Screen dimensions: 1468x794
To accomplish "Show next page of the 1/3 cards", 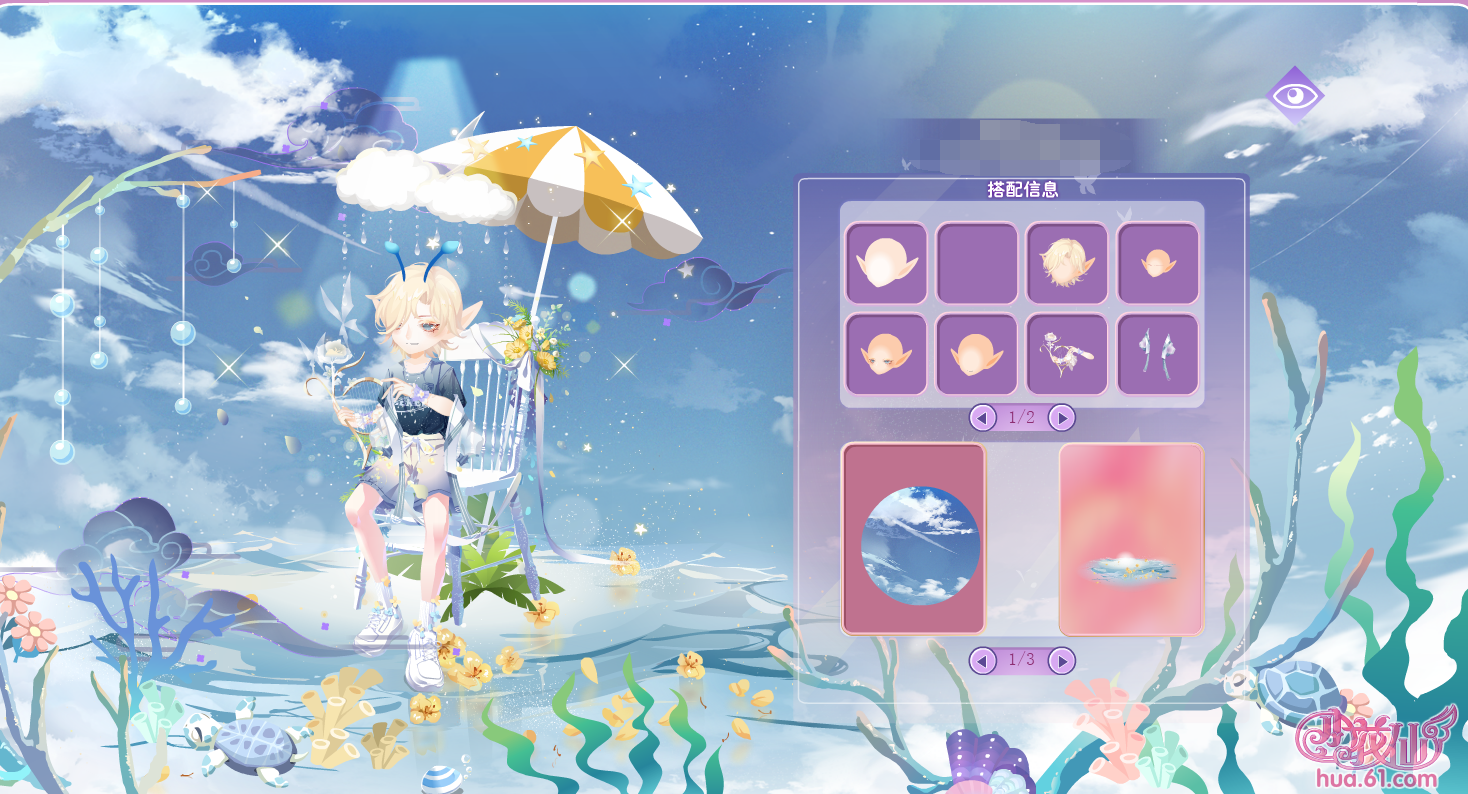I will (x=1062, y=660).
